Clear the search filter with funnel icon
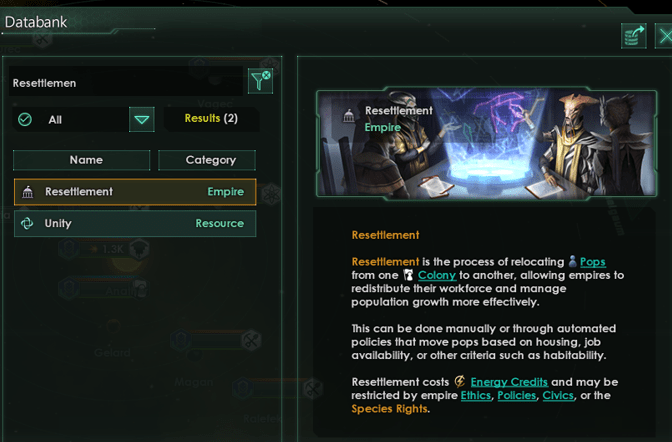 (260, 82)
